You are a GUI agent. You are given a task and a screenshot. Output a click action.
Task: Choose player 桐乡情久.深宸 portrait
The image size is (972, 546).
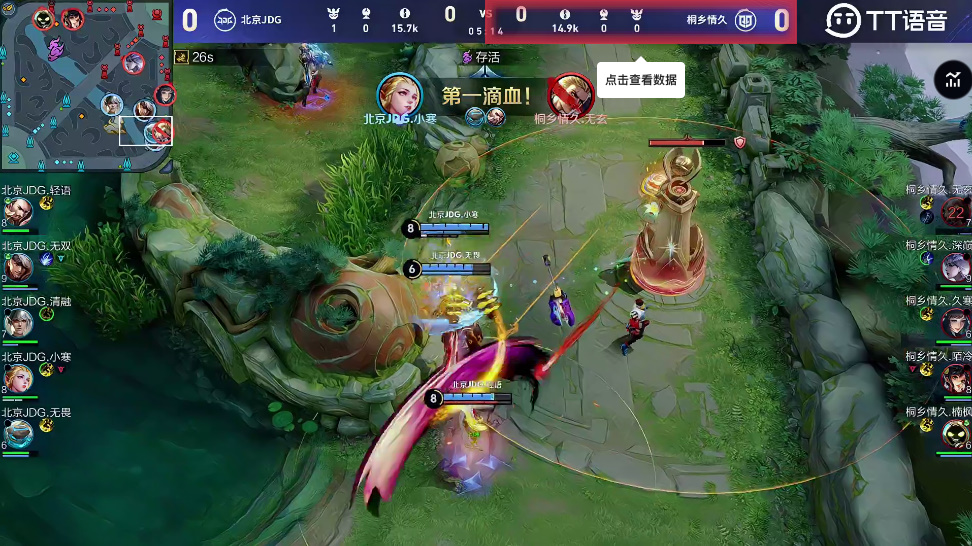(955, 266)
